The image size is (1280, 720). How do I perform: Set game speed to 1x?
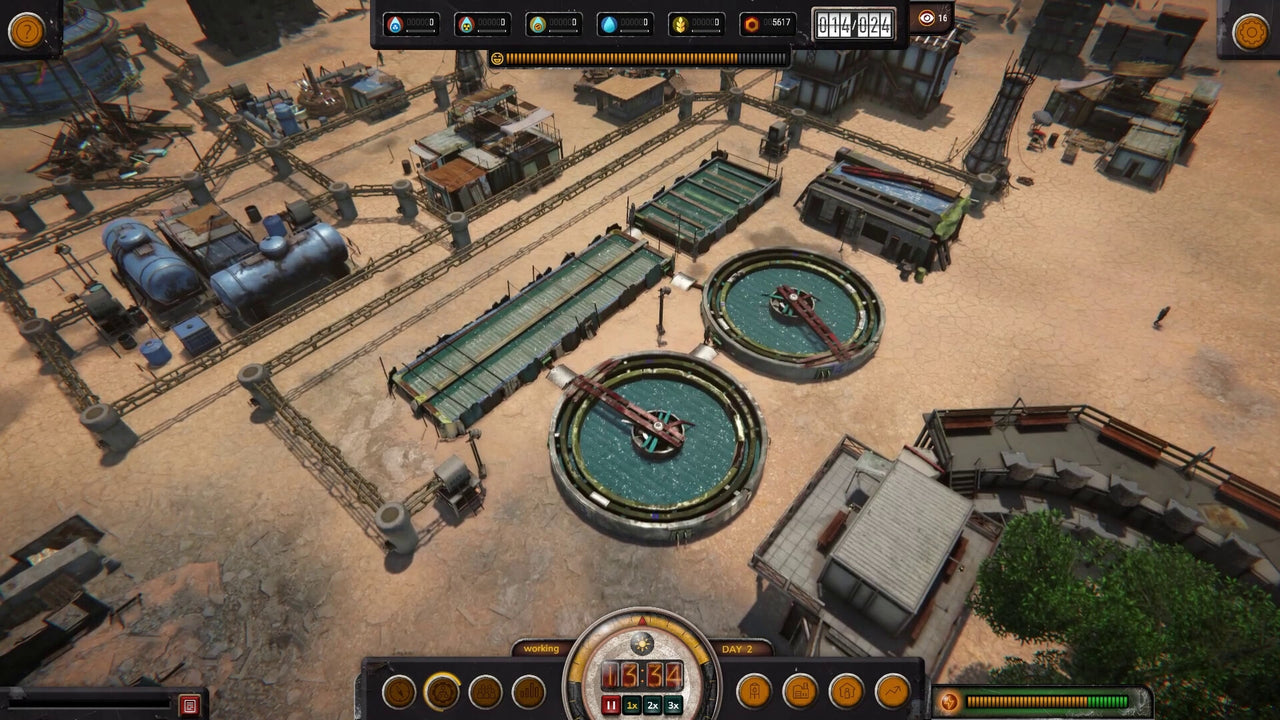coord(632,704)
